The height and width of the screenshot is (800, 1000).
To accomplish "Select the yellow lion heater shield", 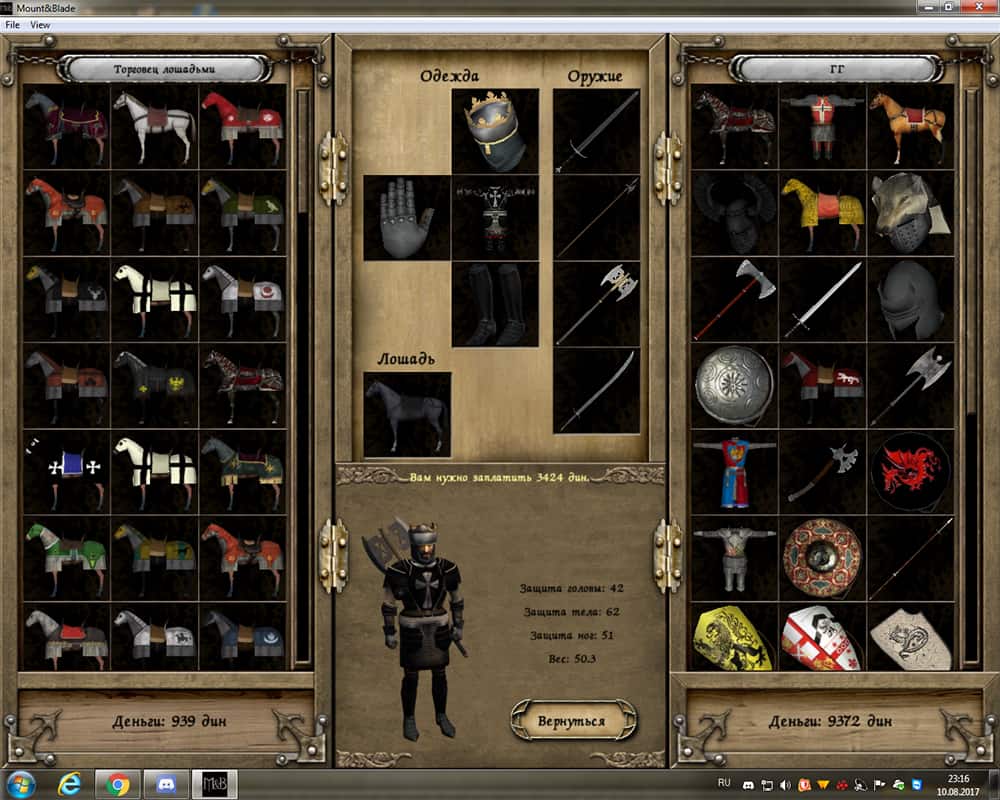I will [x=733, y=636].
